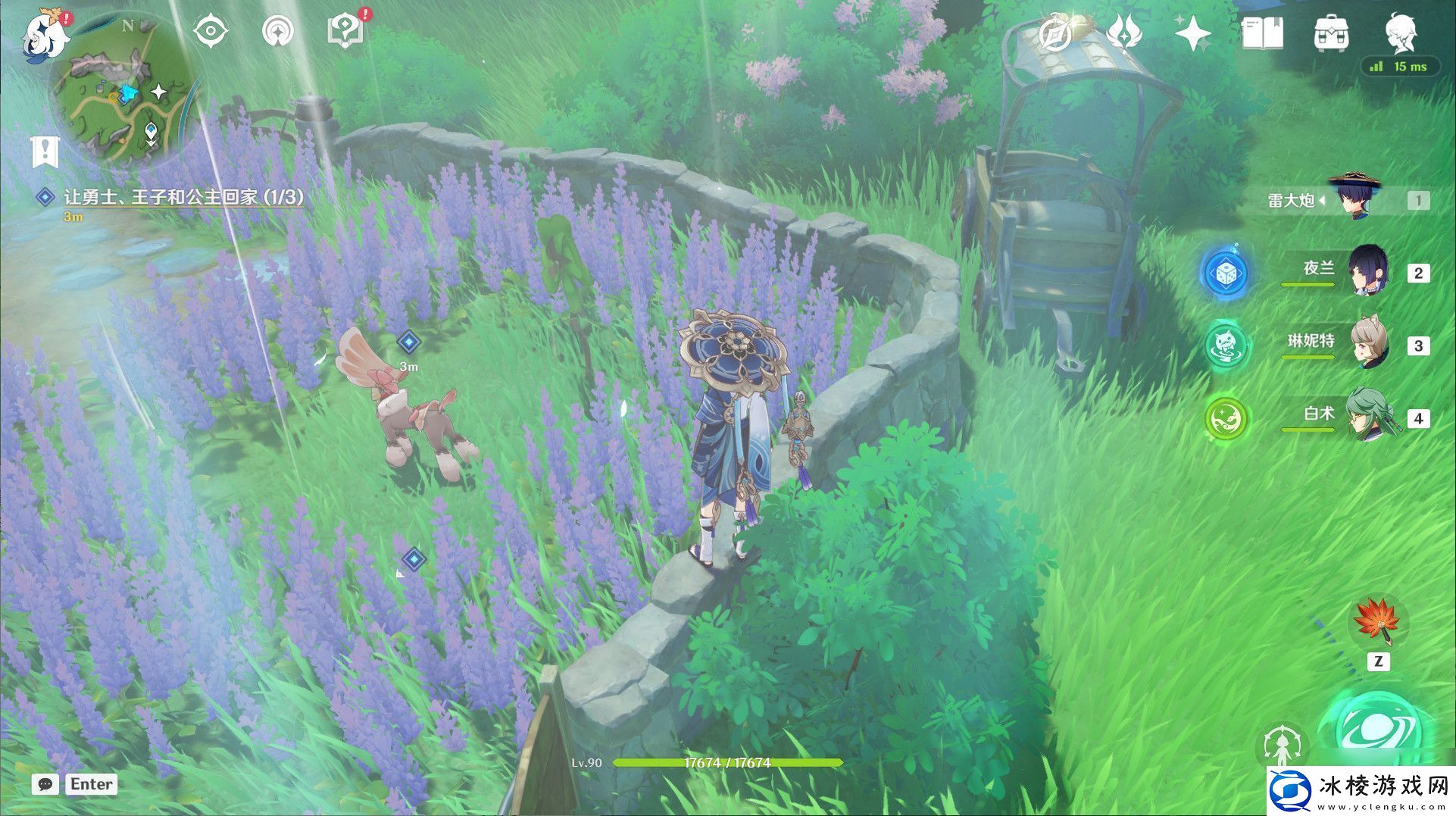Image resolution: width=1456 pixels, height=816 pixels.
Task: Open the concentric-rings icon in top bar
Action: [x=278, y=33]
